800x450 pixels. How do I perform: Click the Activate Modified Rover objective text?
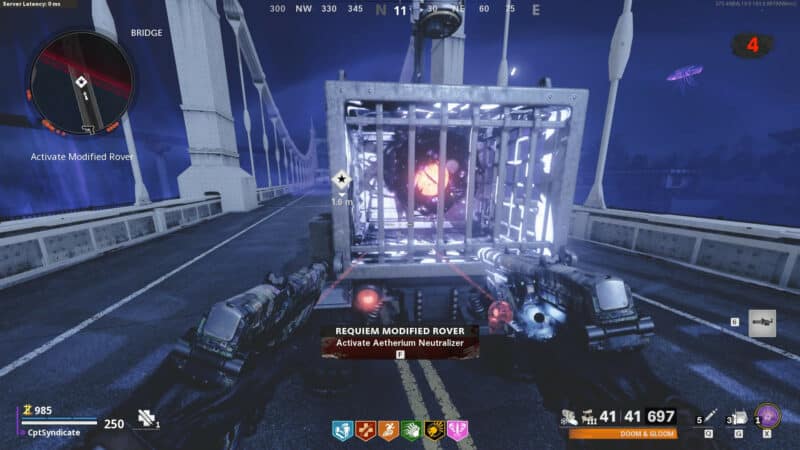click(x=82, y=156)
